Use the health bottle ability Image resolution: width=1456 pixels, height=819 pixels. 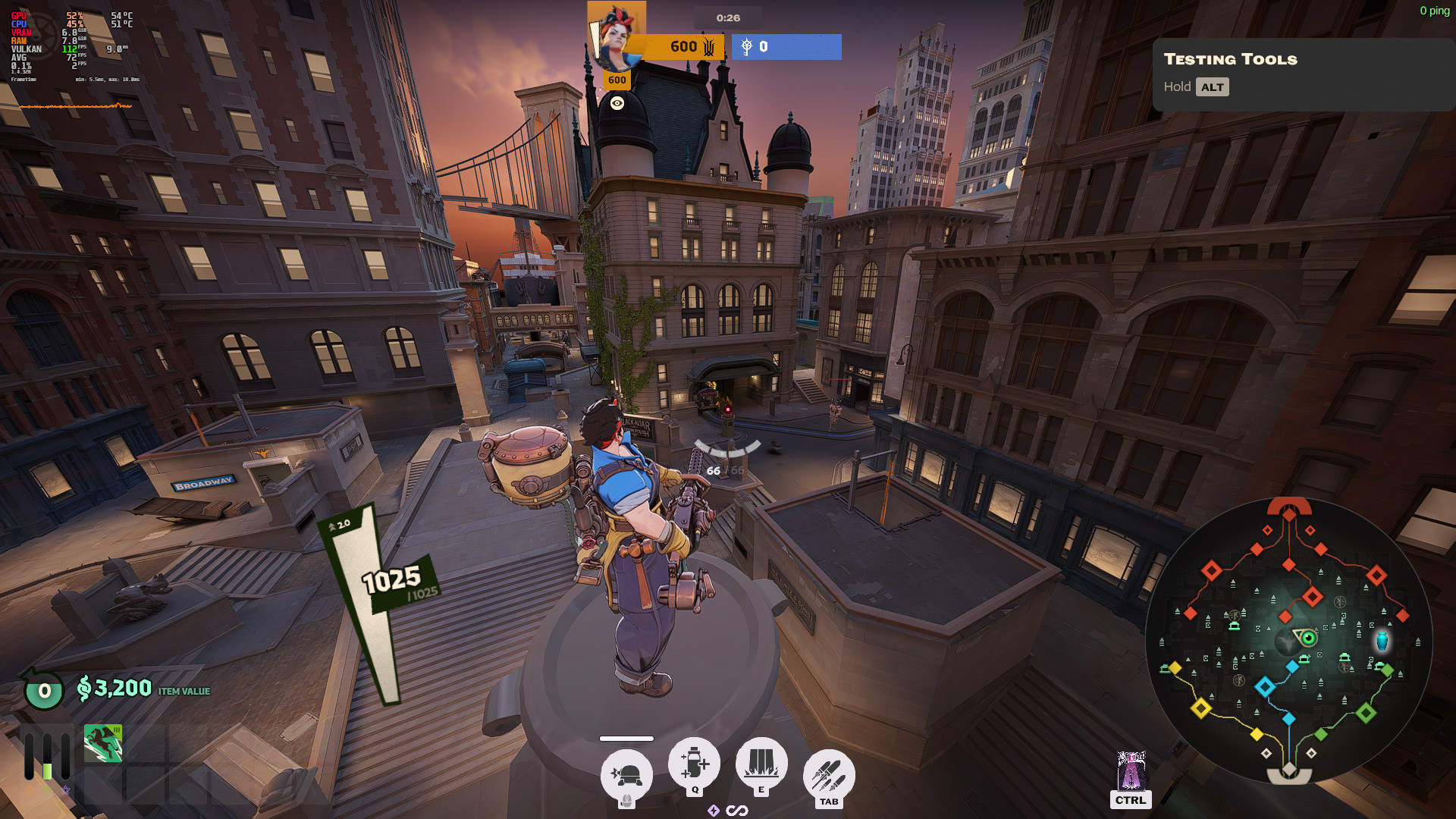[x=694, y=763]
